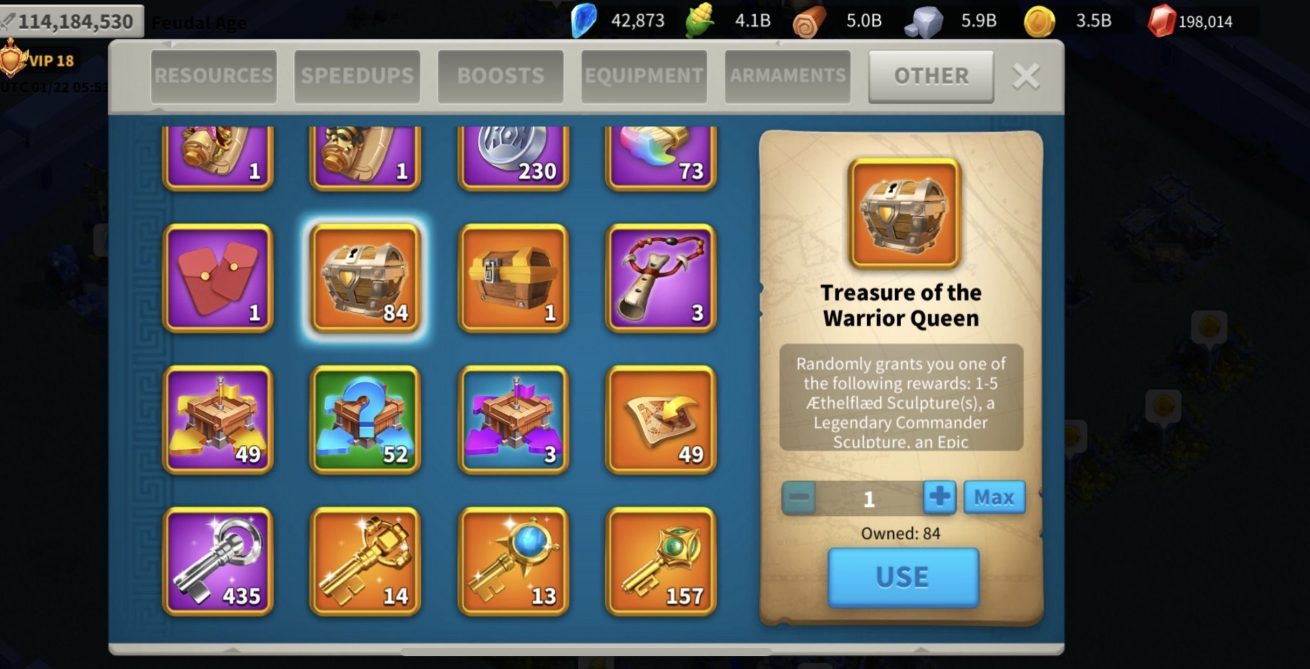Viewport: 1310px width, 669px height.
Task: Select the question mark chest with 52
Action: [x=366, y=420]
